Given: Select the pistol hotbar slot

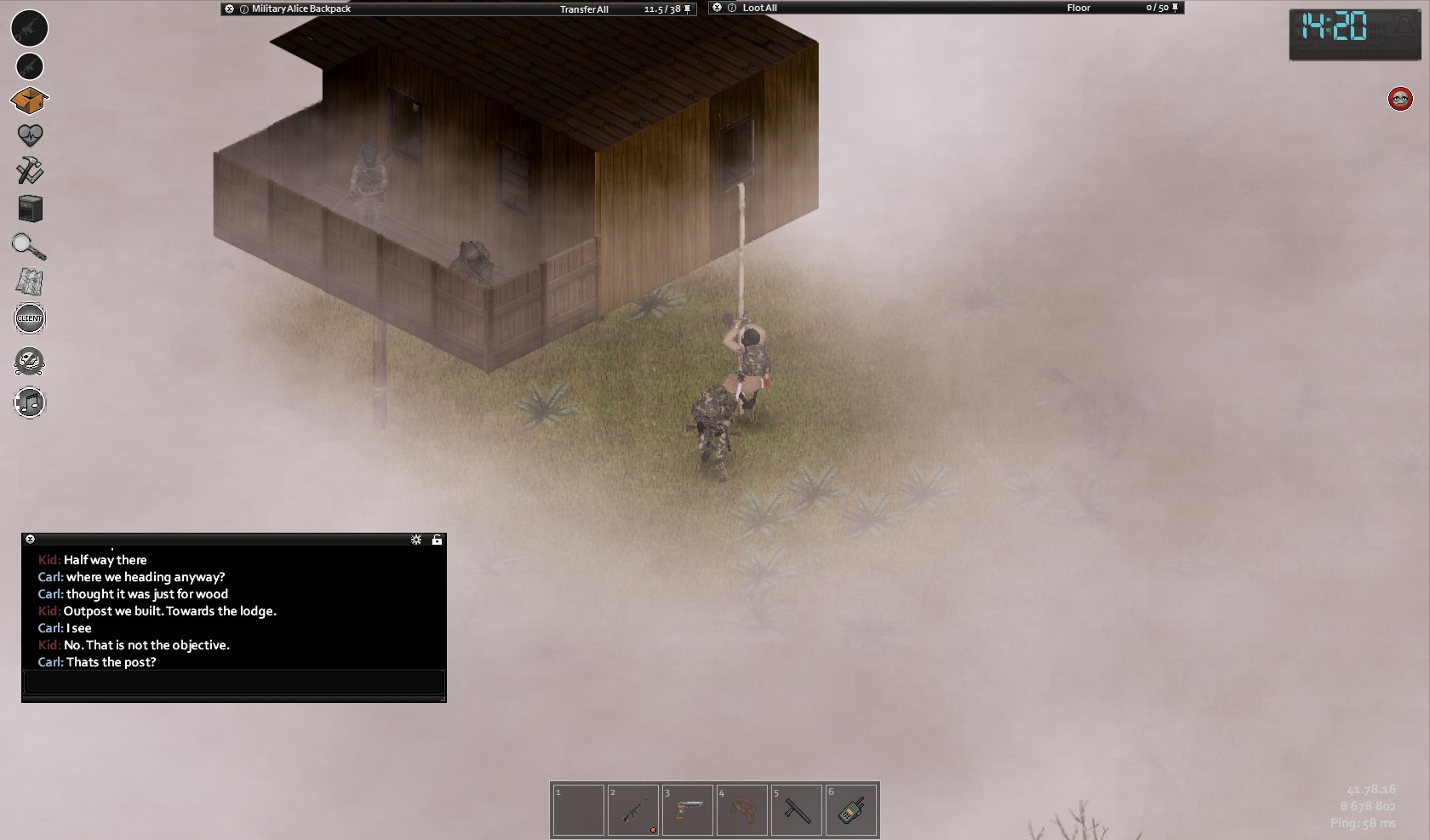Looking at the screenshot, I should click(x=688, y=810).
